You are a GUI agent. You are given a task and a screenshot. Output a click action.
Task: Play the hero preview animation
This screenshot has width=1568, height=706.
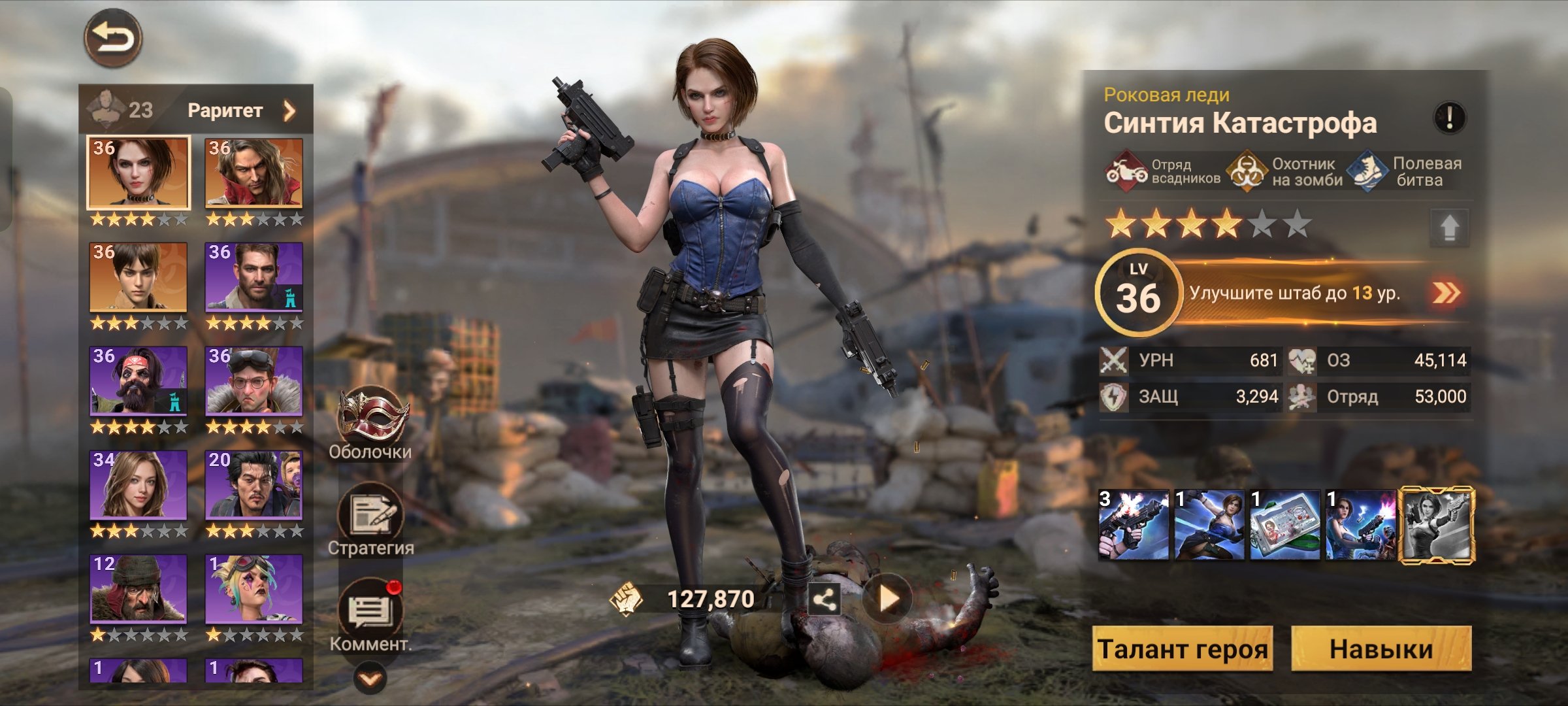(887, 598)
